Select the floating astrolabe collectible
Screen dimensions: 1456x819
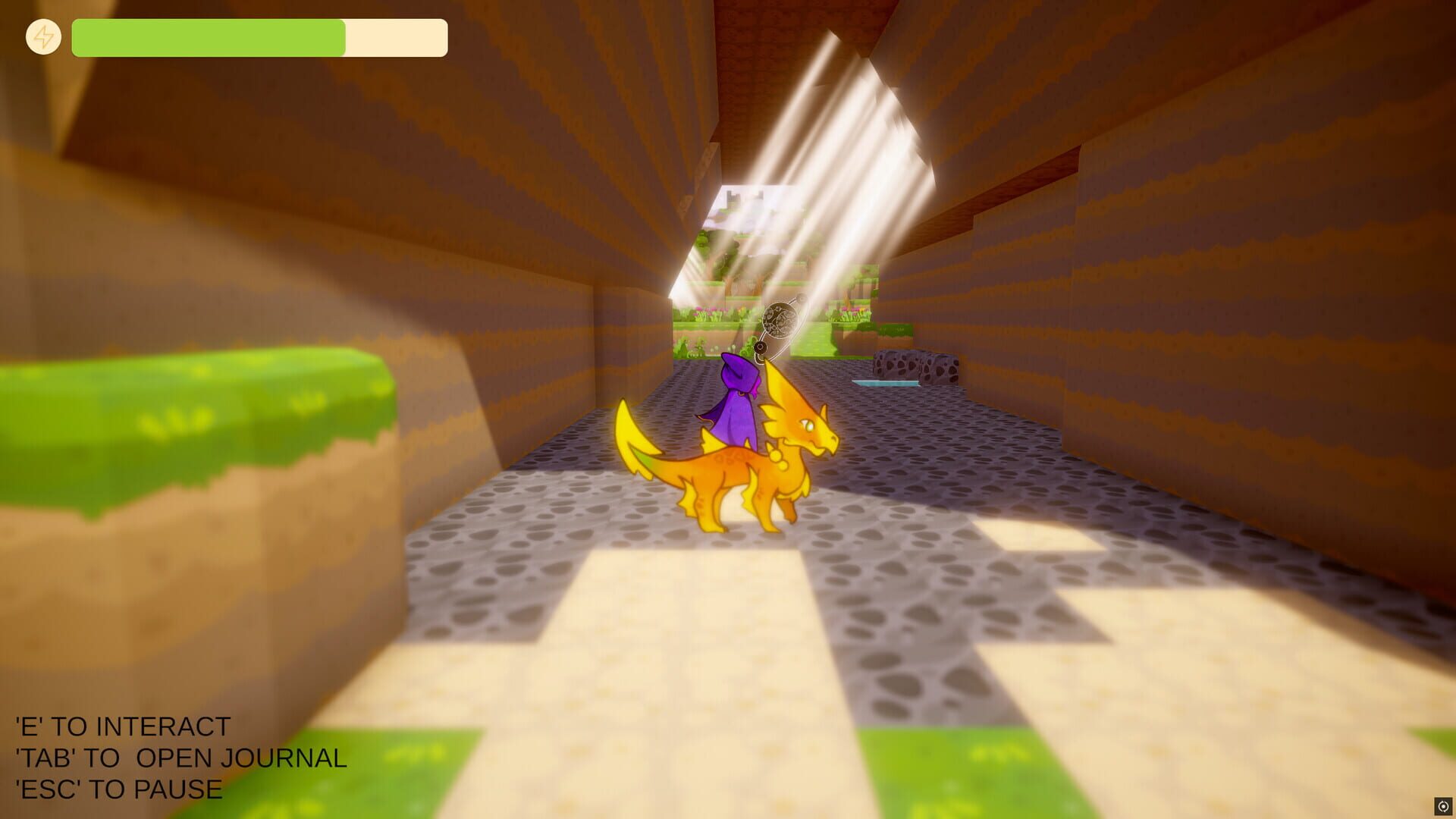[x=779, y=318]
